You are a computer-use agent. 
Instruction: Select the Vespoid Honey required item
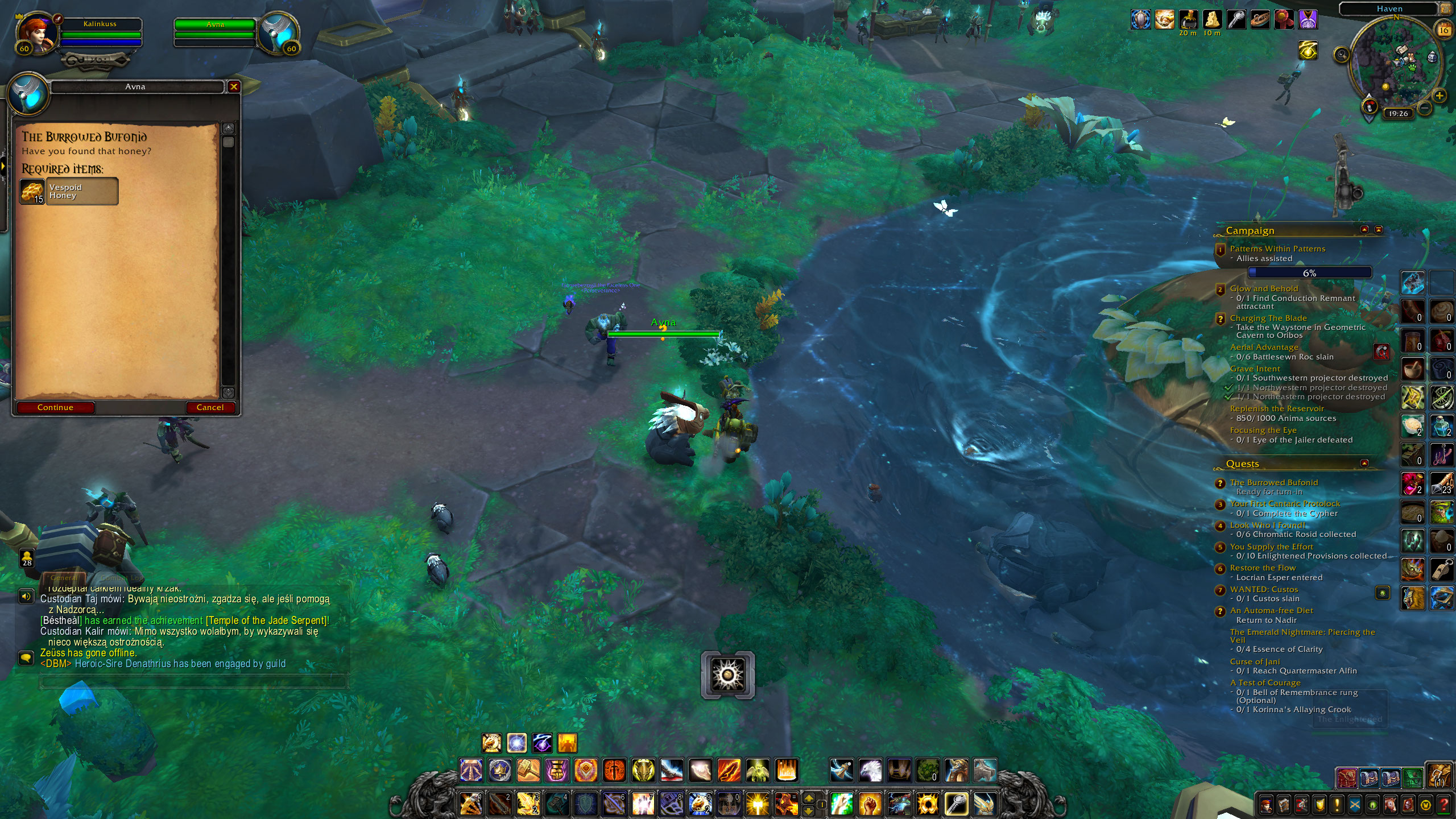point(69,191)
